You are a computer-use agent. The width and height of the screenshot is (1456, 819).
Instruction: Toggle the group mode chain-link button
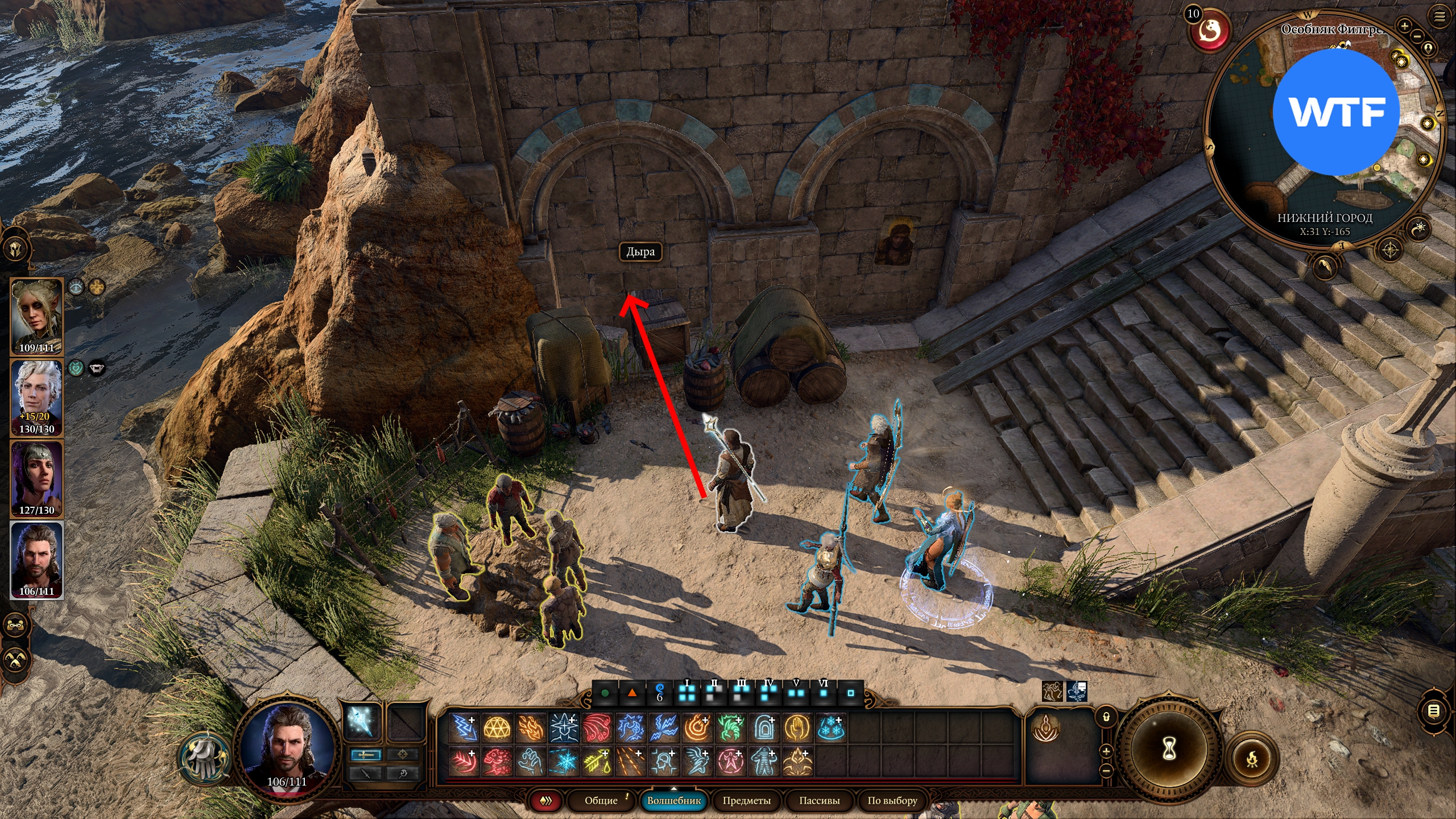tap(15, 625)
